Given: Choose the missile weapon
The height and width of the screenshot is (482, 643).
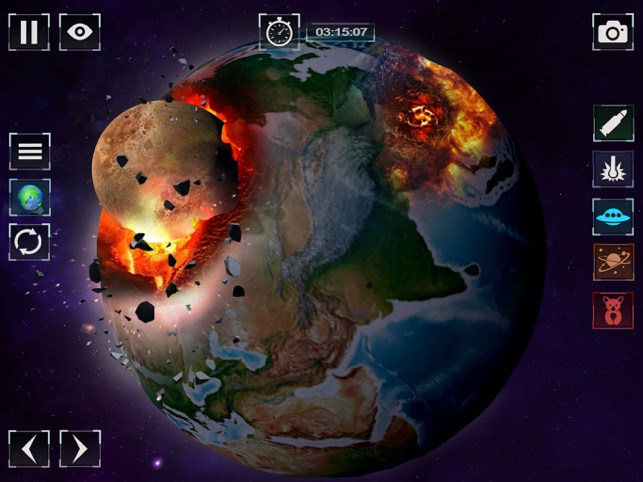Looking at the screenshot, I should click(x=612, y=123).
